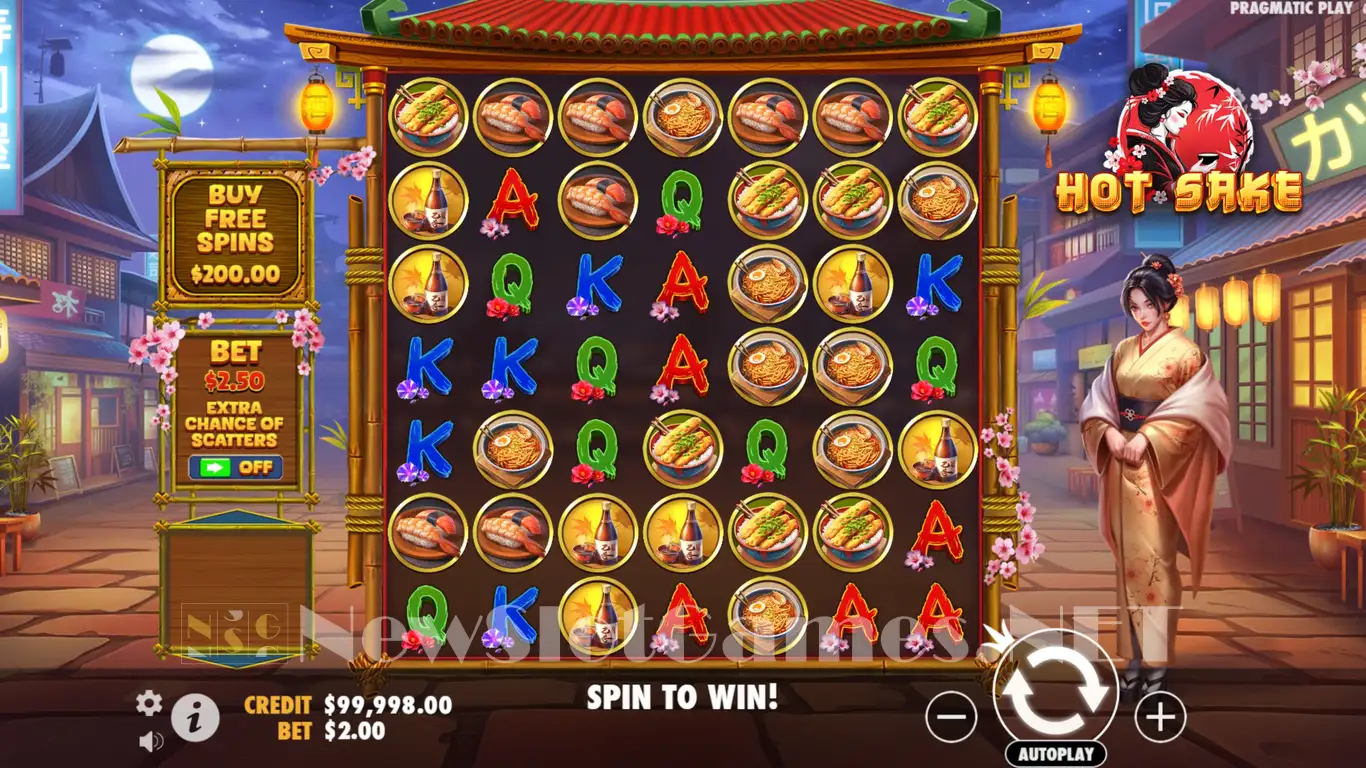
Task: Decrease the bet with the minus button
Action: [x=951, y=716]
